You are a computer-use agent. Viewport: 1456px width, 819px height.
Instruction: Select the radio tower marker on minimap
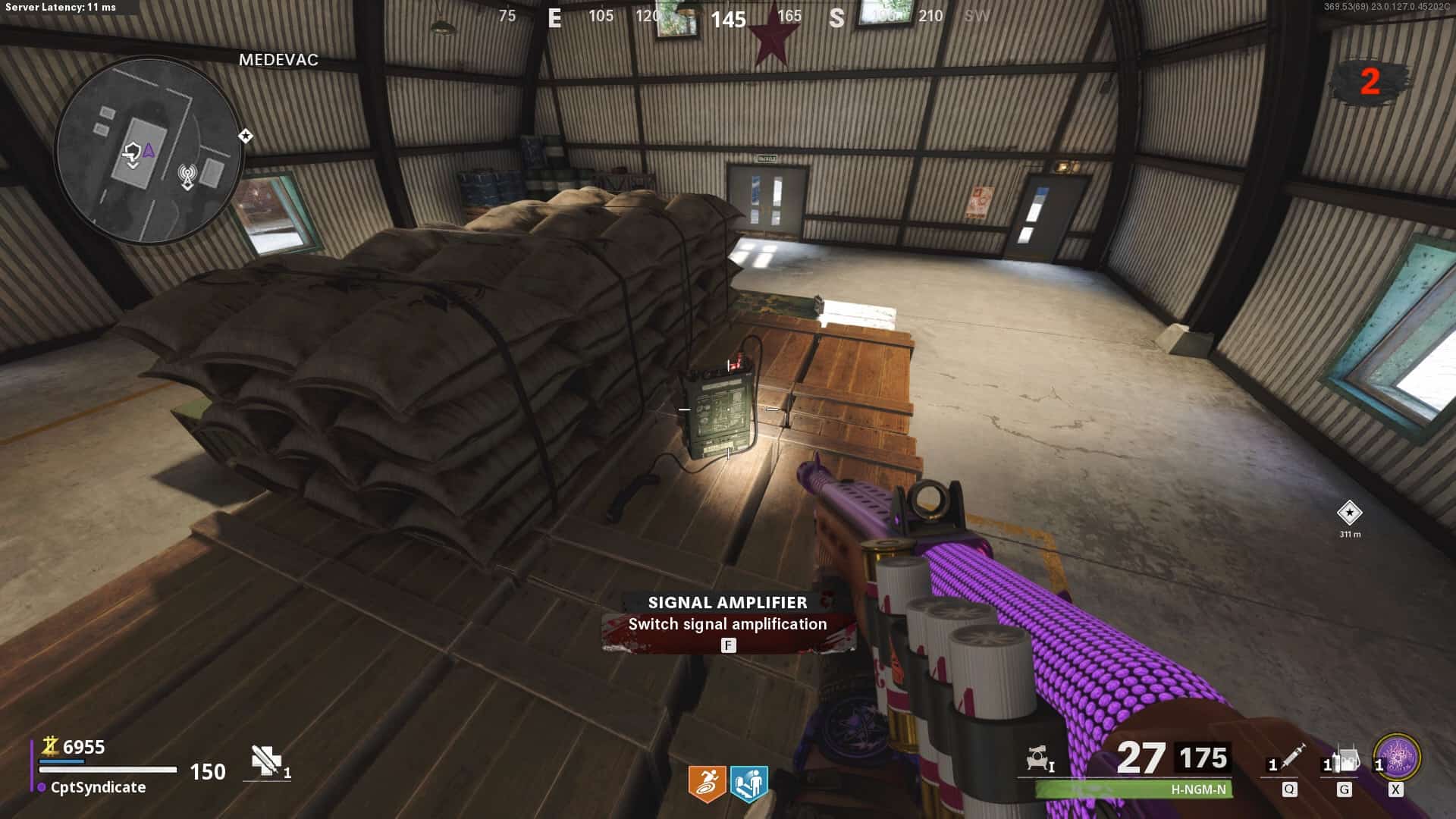187,177
